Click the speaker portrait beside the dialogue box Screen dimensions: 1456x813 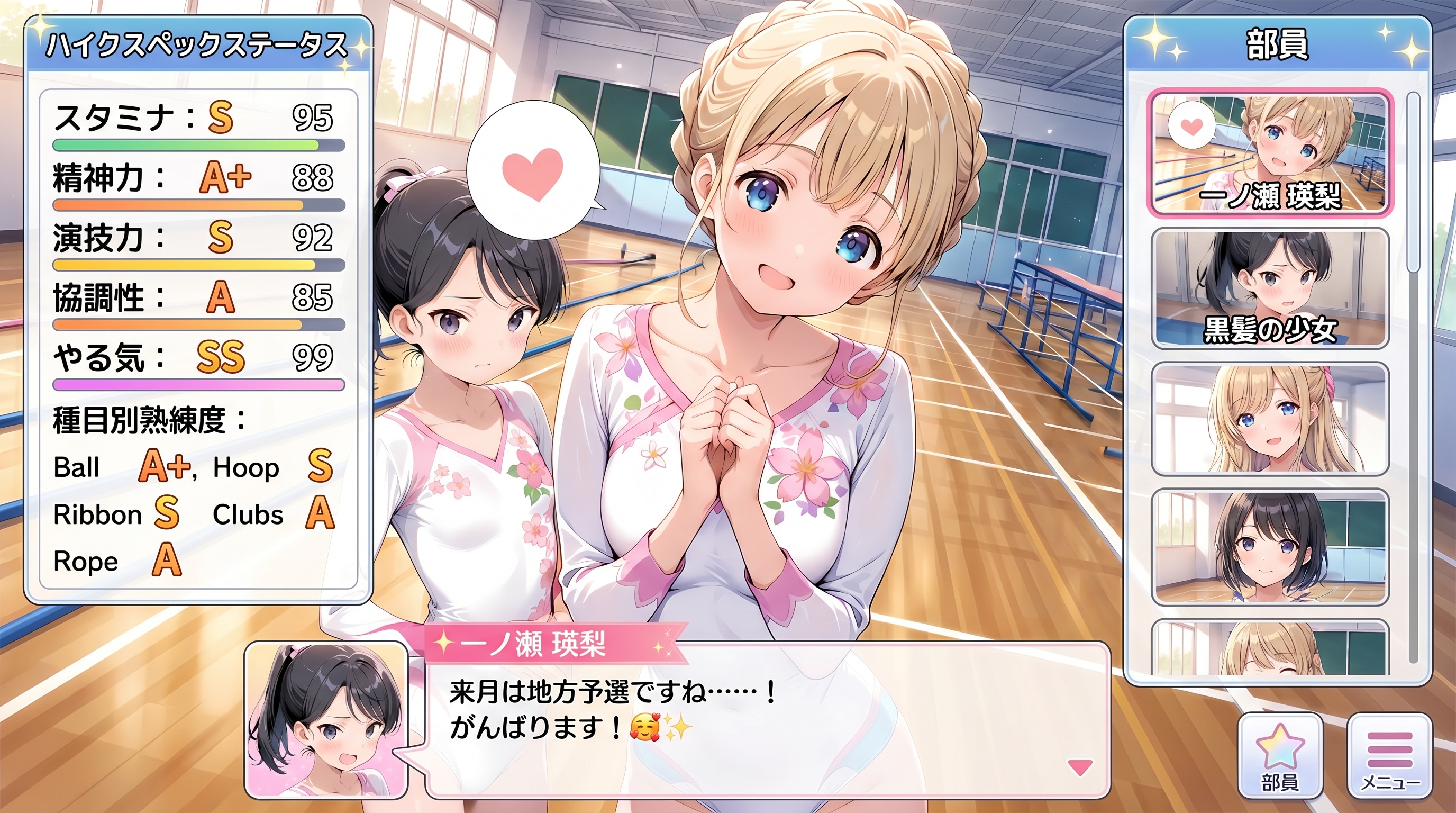tap(325, 718)
